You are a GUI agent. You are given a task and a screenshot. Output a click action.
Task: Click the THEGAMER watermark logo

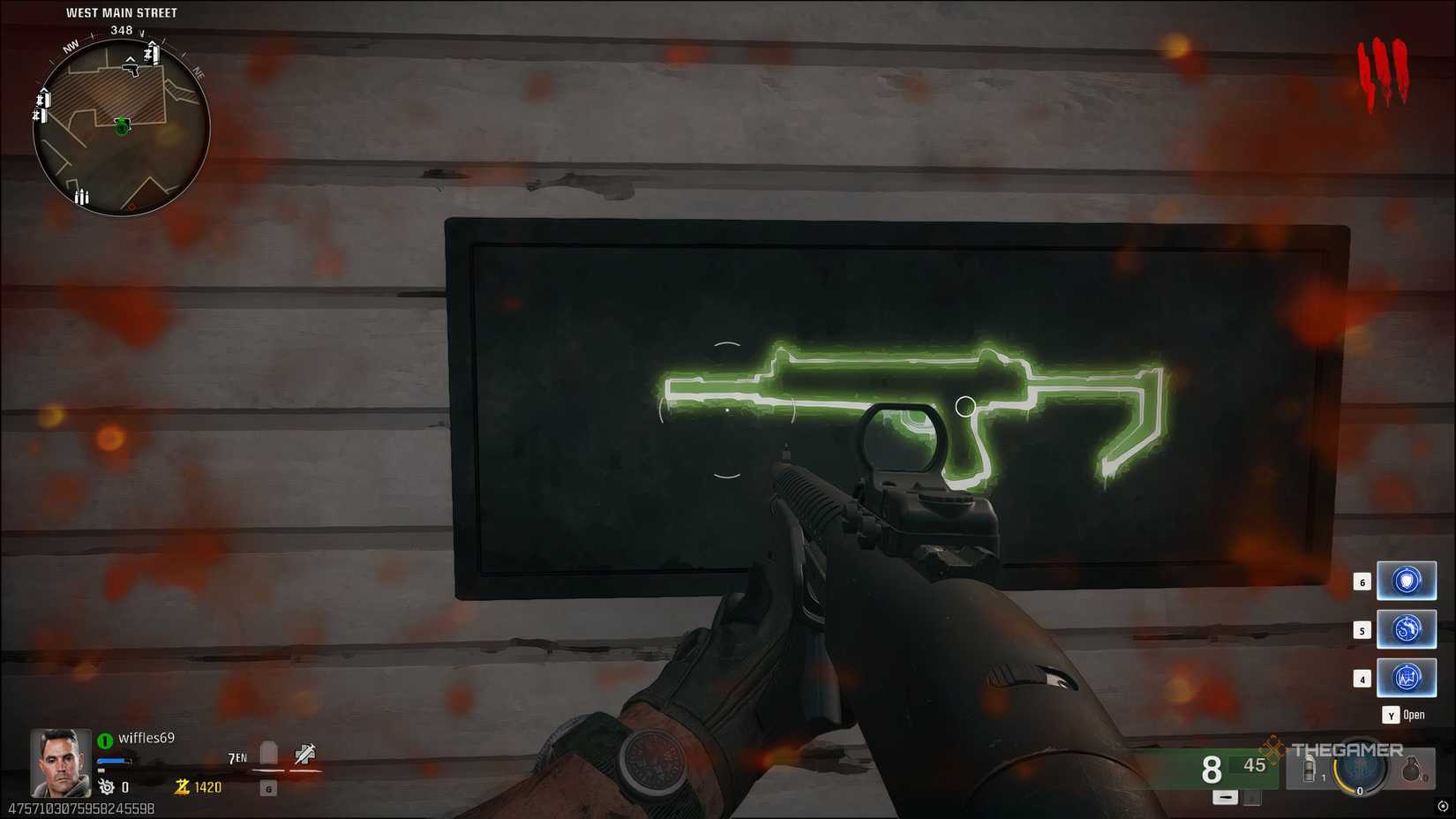point(1347,749)
